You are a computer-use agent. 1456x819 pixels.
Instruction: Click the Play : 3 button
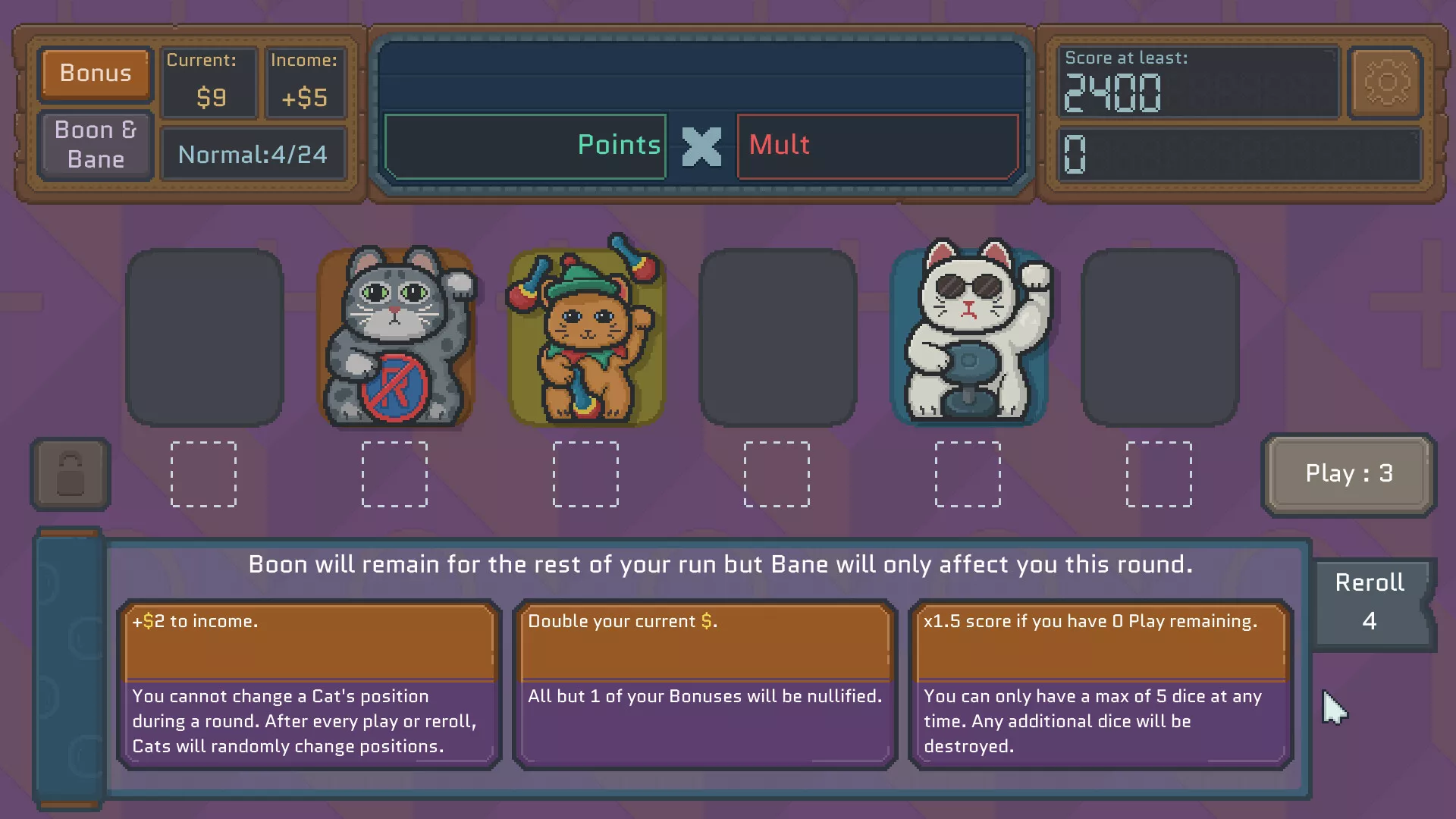[1348, 474]
